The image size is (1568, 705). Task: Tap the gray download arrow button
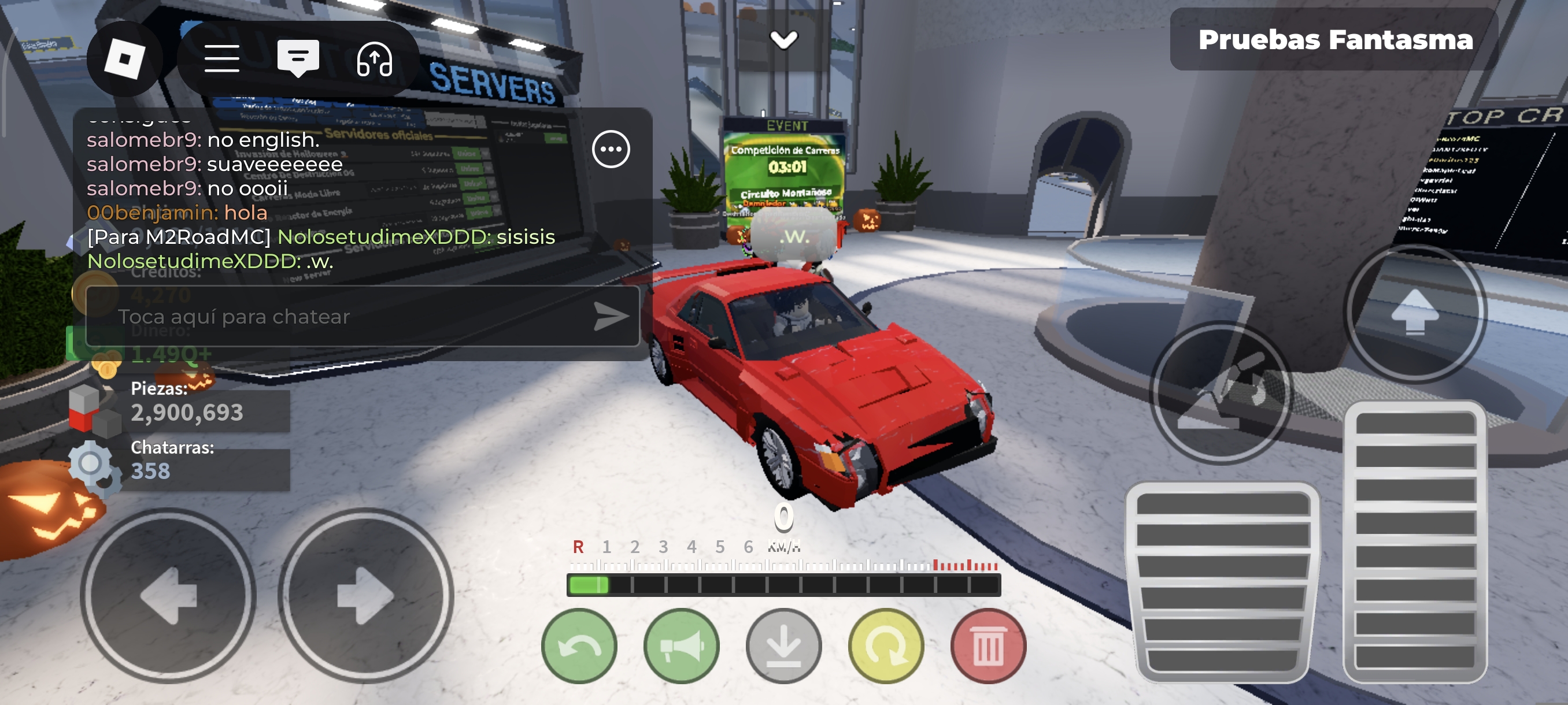(x=783, y=646)
